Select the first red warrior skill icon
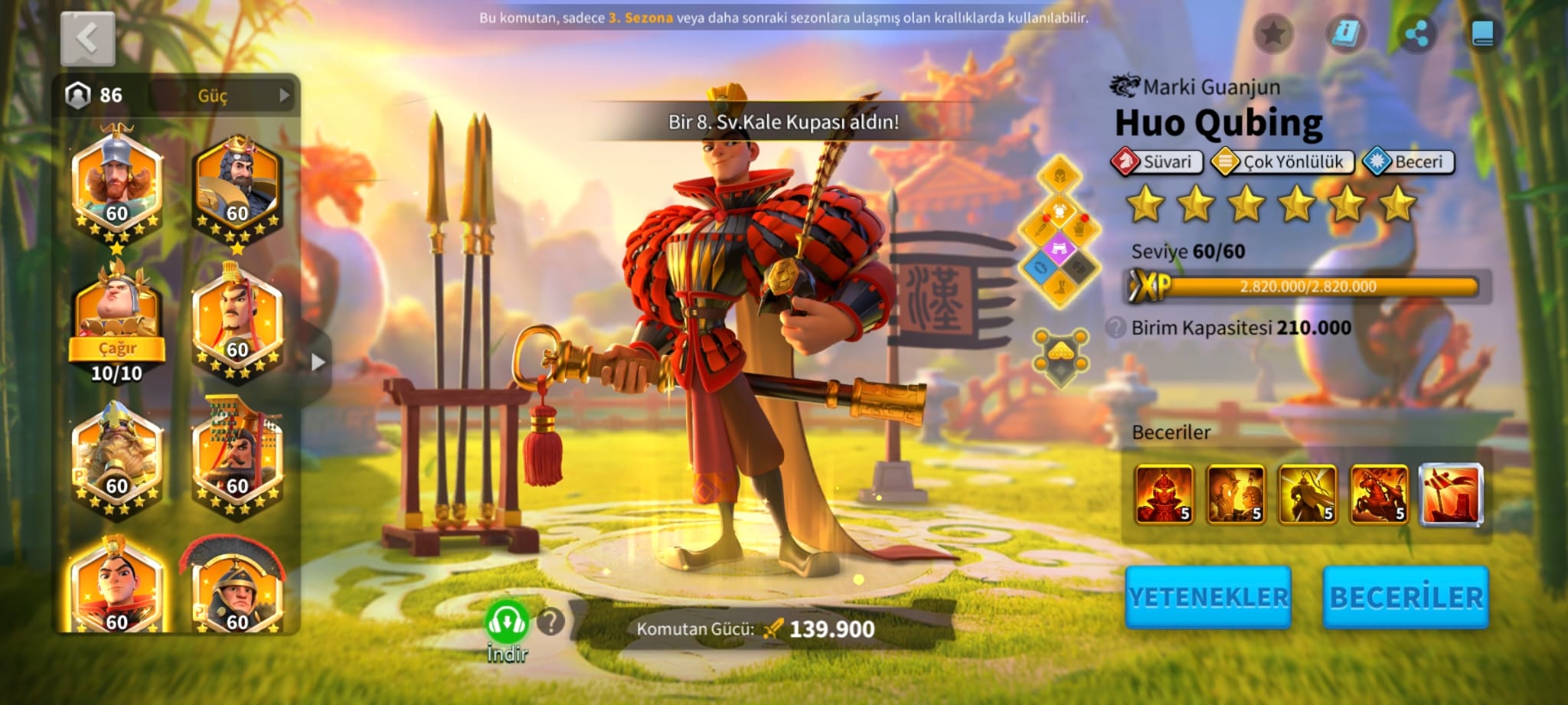The image size is (1568, 705). click(x=1164, y=495)
